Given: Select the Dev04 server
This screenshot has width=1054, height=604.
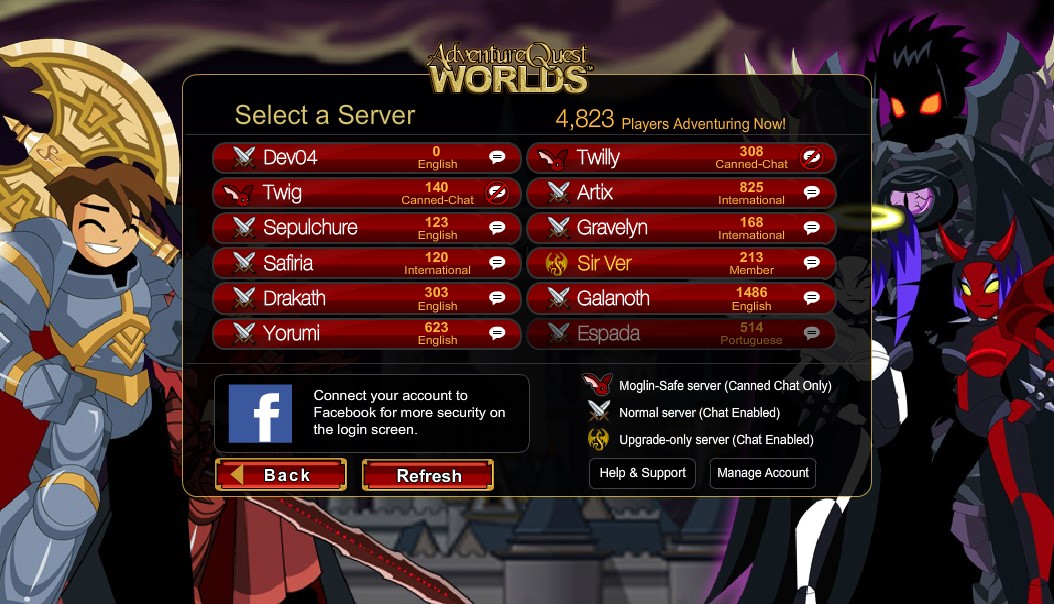Looking at the screenshot, I should 366,157.
